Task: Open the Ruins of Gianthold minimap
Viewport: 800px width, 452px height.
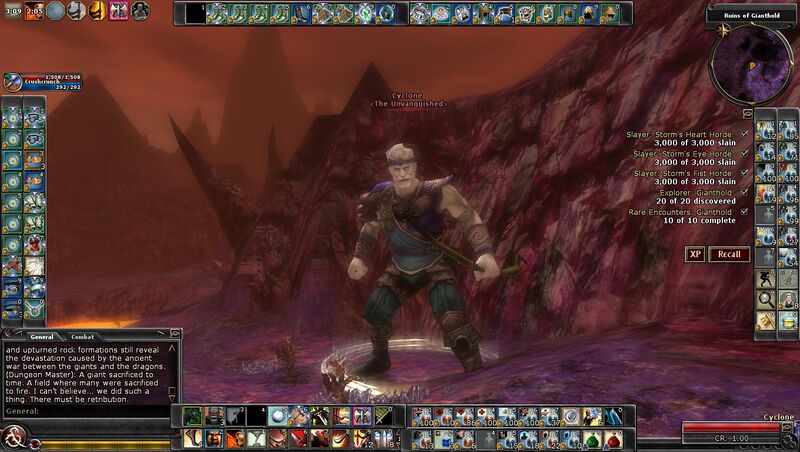Action: (x=750, y=58)
